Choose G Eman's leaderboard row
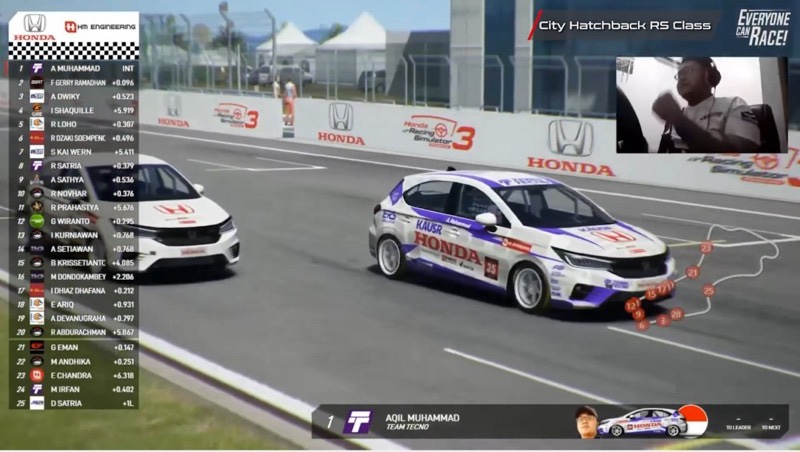The height and width of the screenshot is (452, 800). click(x=75, y=347)
